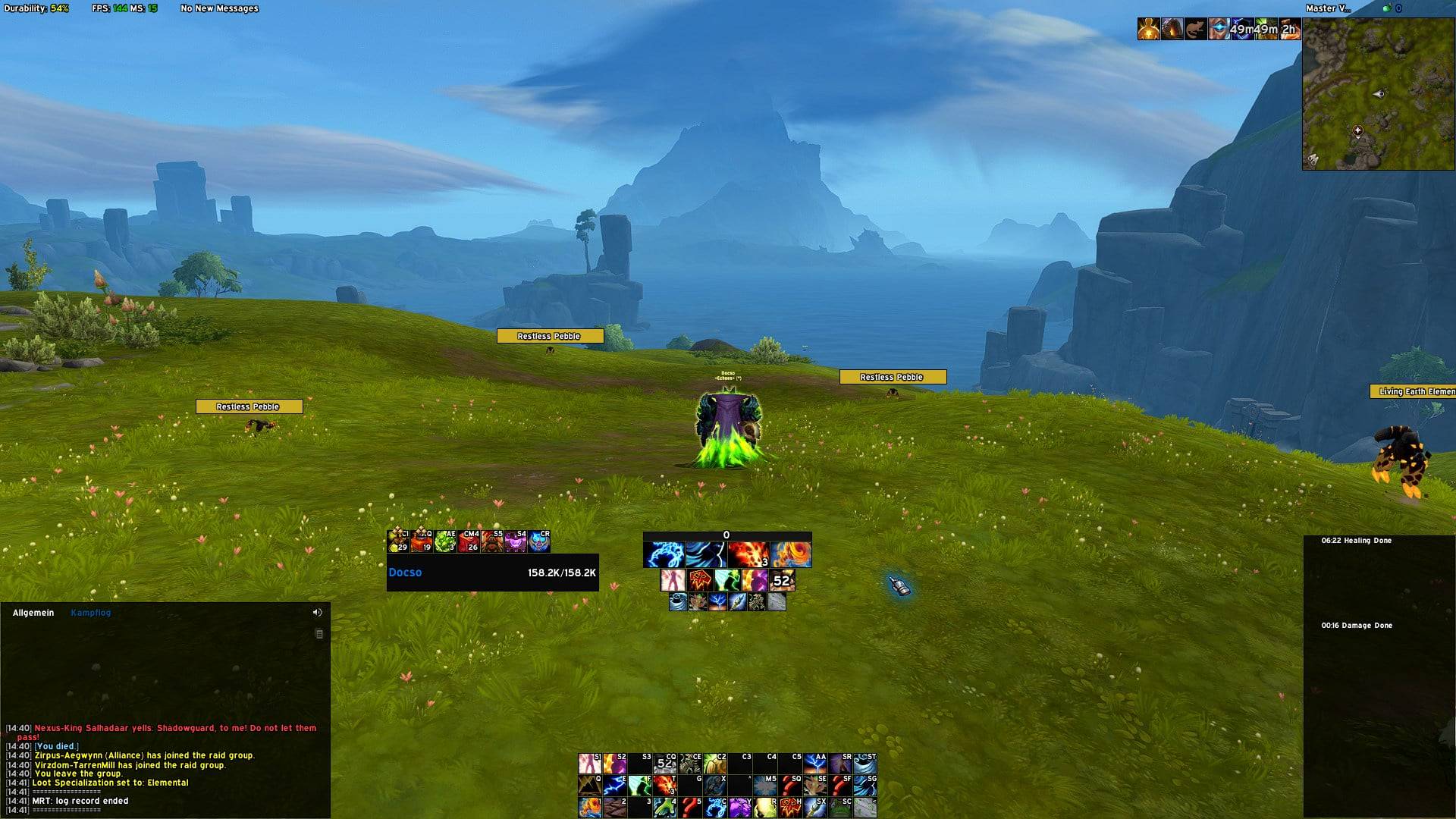Activate the red banner ability on H
Image resolution: width=1456 pixels, height=819 pixels.
tap(790, 807)
